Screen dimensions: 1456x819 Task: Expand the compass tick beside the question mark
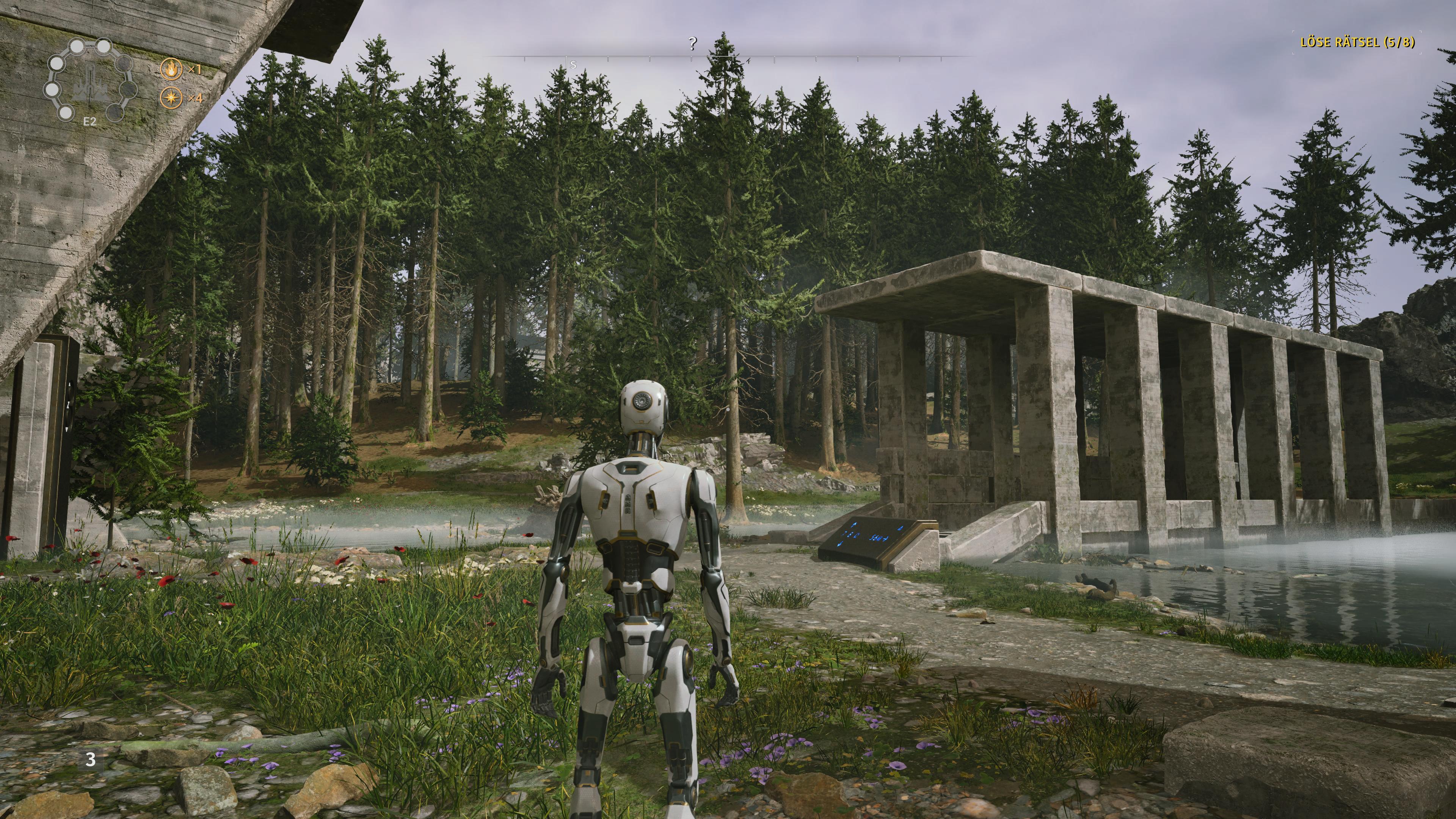point(691,60)
